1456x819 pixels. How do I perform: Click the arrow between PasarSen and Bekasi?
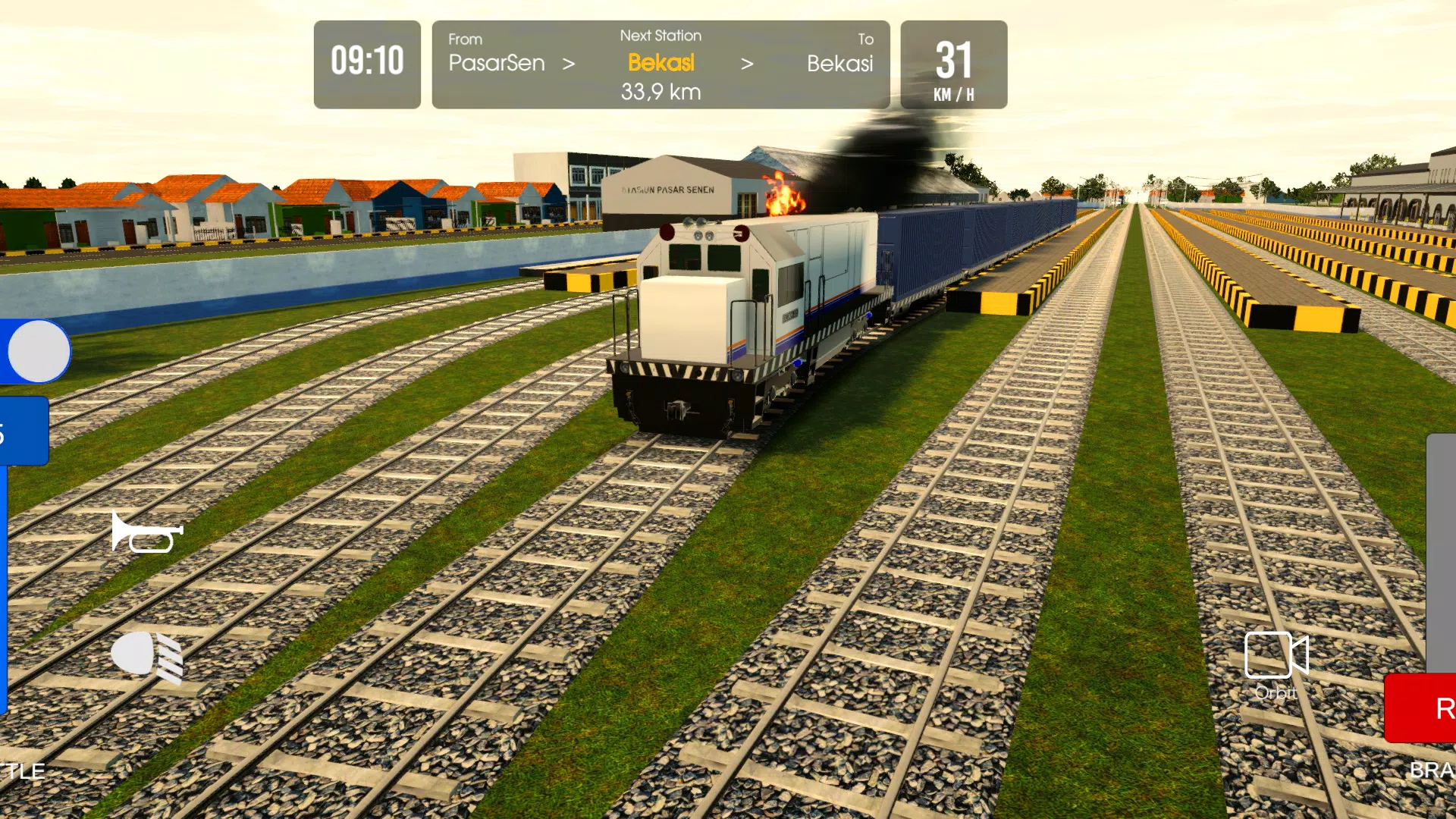click(x=570, y=64)
